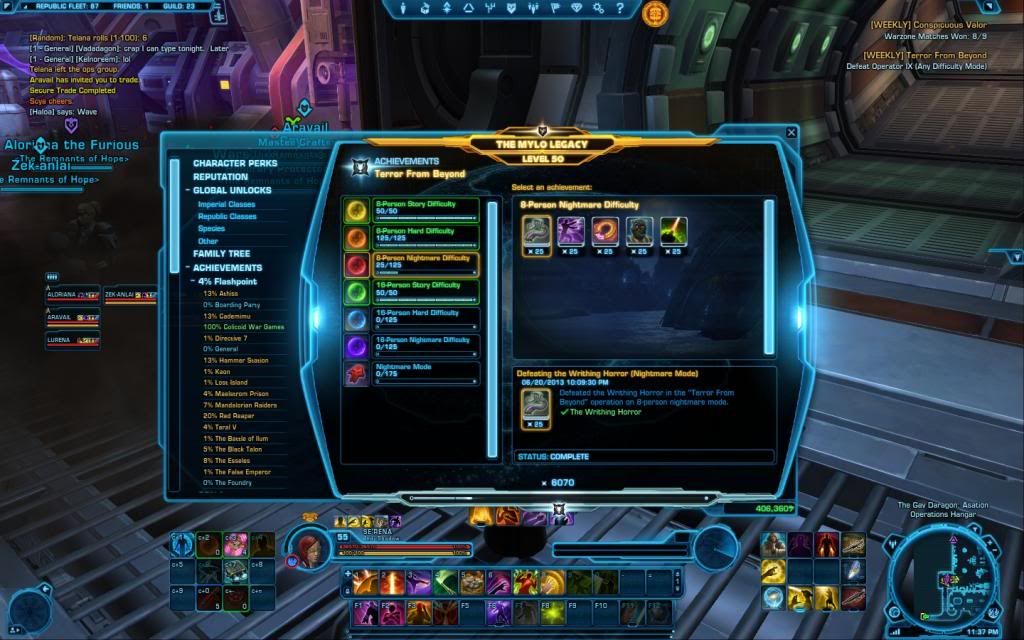
Task: Close the Mylo Legacy window
Action: point(792,132)
